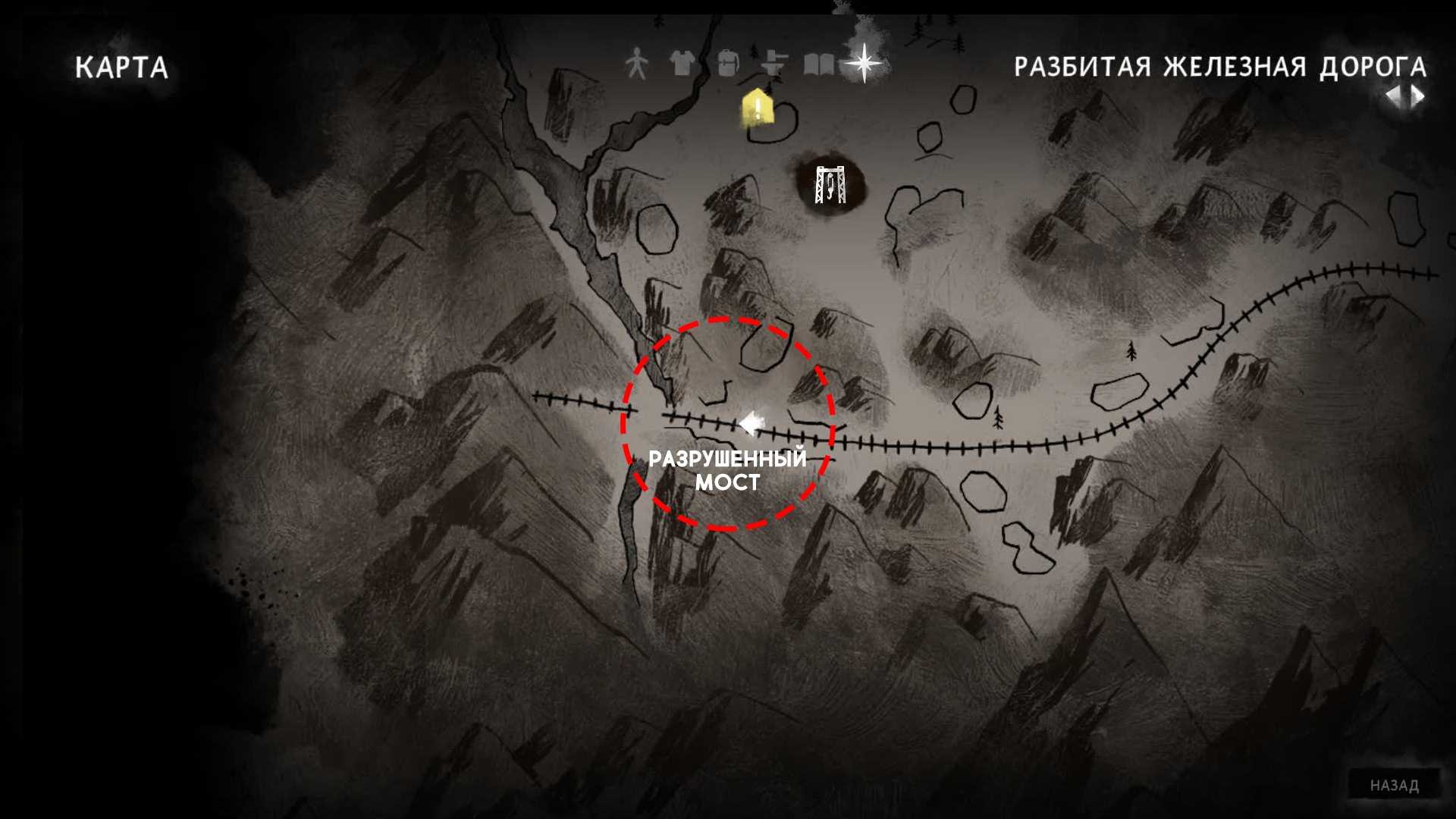This screenshot has height=819, width=1456.
Task: Show the previous region with the left arrow
Action: pos(1394,96)
